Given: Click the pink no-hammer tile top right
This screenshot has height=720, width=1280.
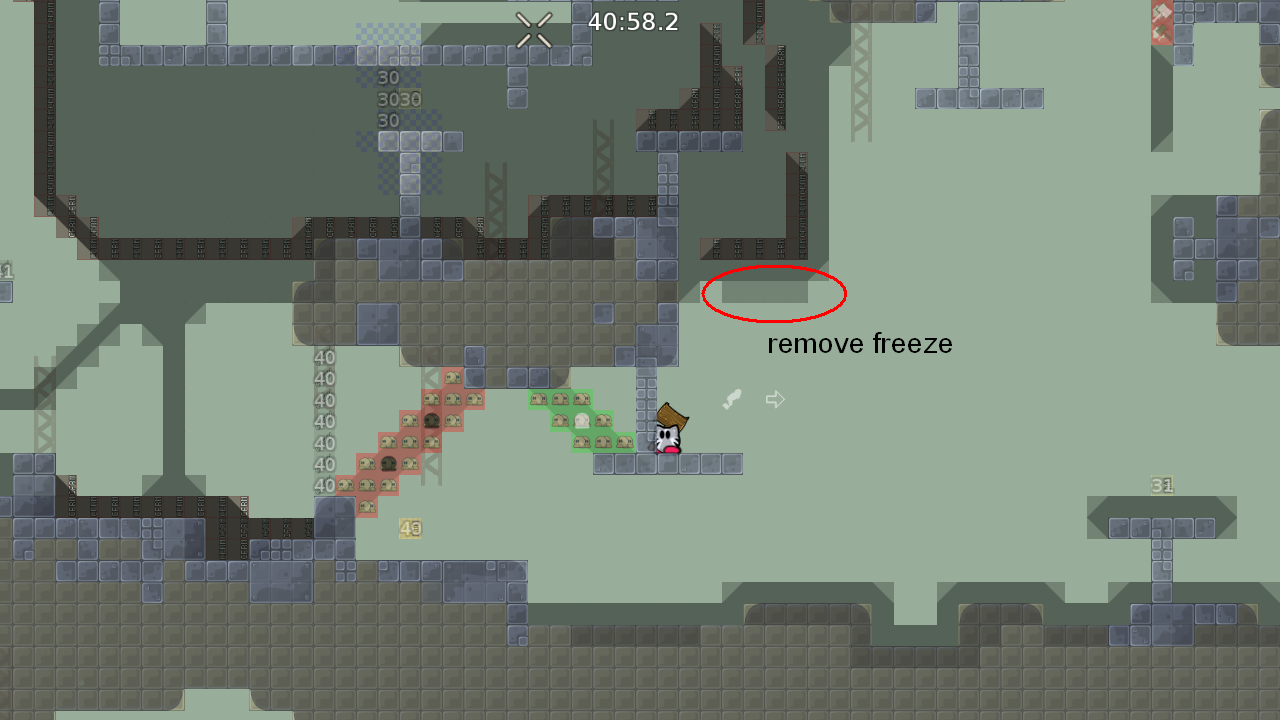Looking at the screenshot, I should point(1160,12).
